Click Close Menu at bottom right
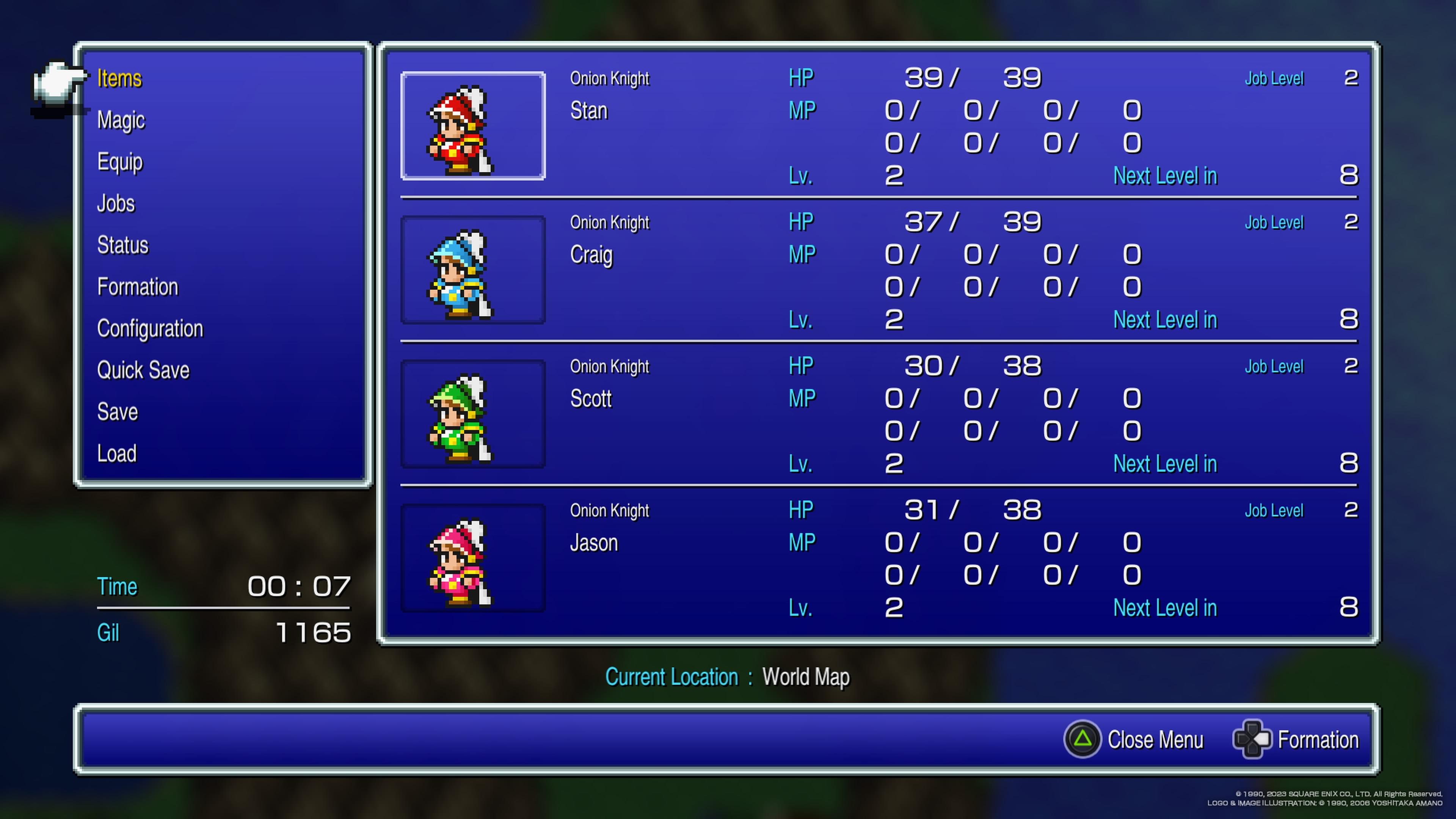This screenshot has height=819, width=1456. [1156, 739]
